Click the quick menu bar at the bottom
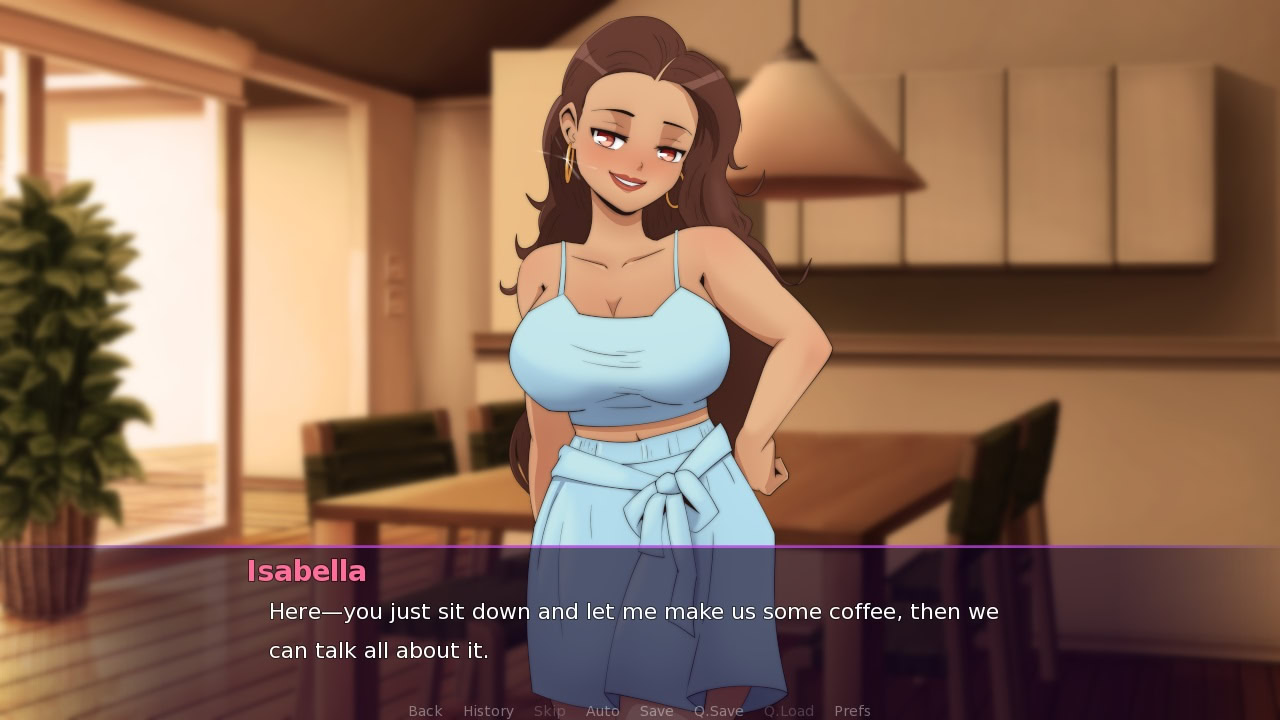The height and width of the screenshot is (720, 1280). [640, 710]
